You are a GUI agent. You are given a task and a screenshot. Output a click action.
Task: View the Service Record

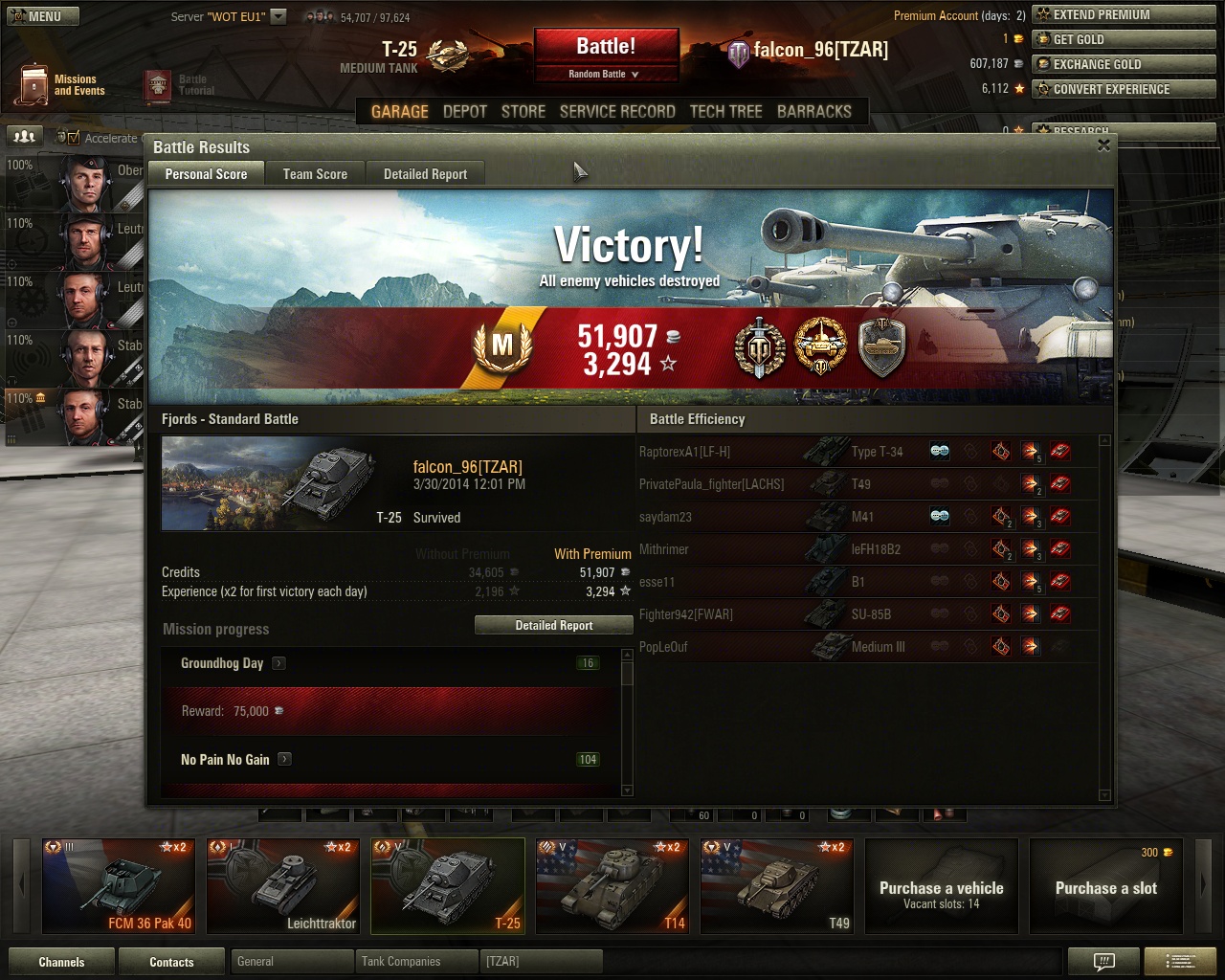pos(617,112)
